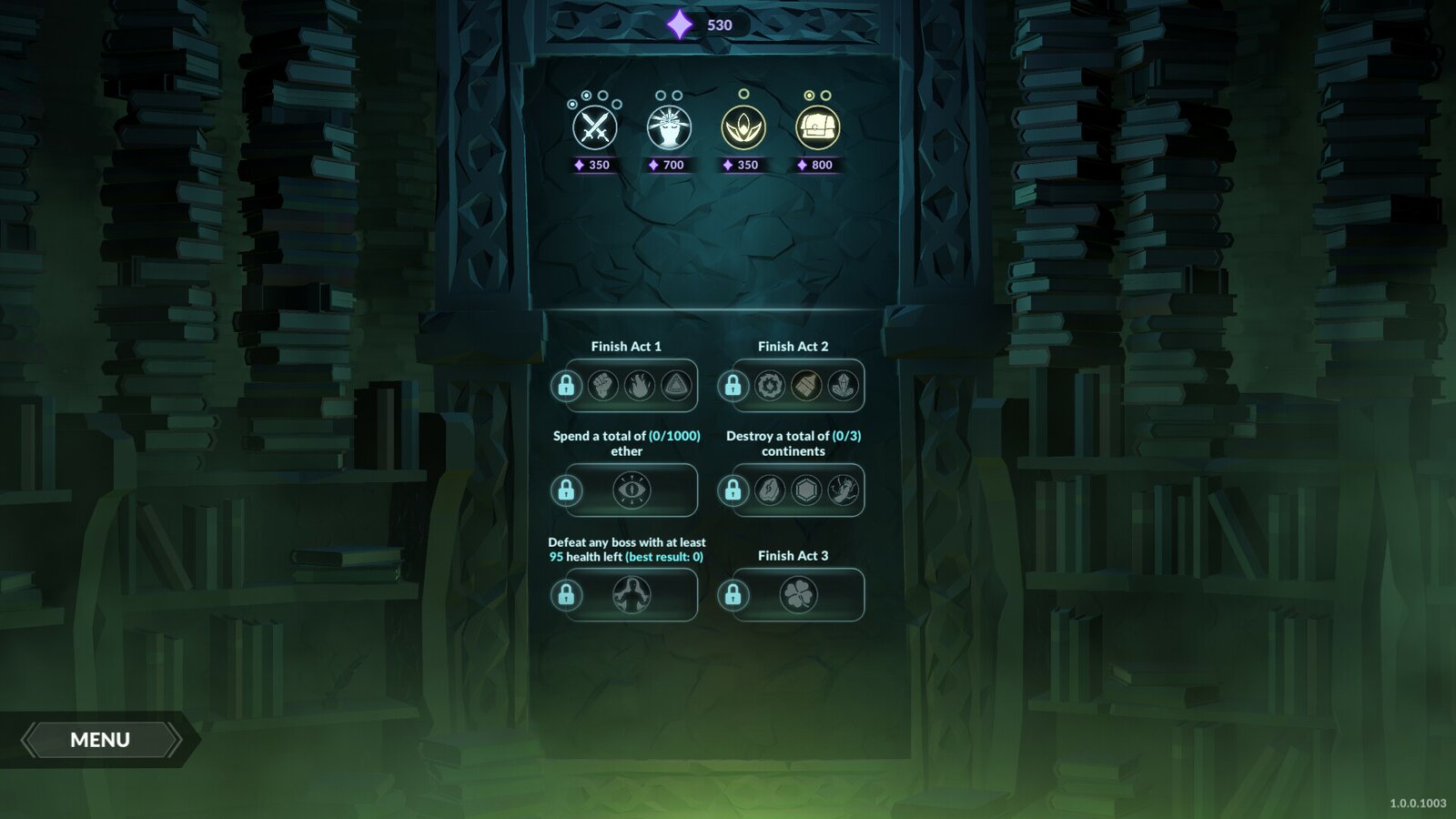Image resolution: width=1456 pixels, height=819 pixels.
Task: Select the four-leaf clover under Finish Act 3
Action: [x=798, y=595]
